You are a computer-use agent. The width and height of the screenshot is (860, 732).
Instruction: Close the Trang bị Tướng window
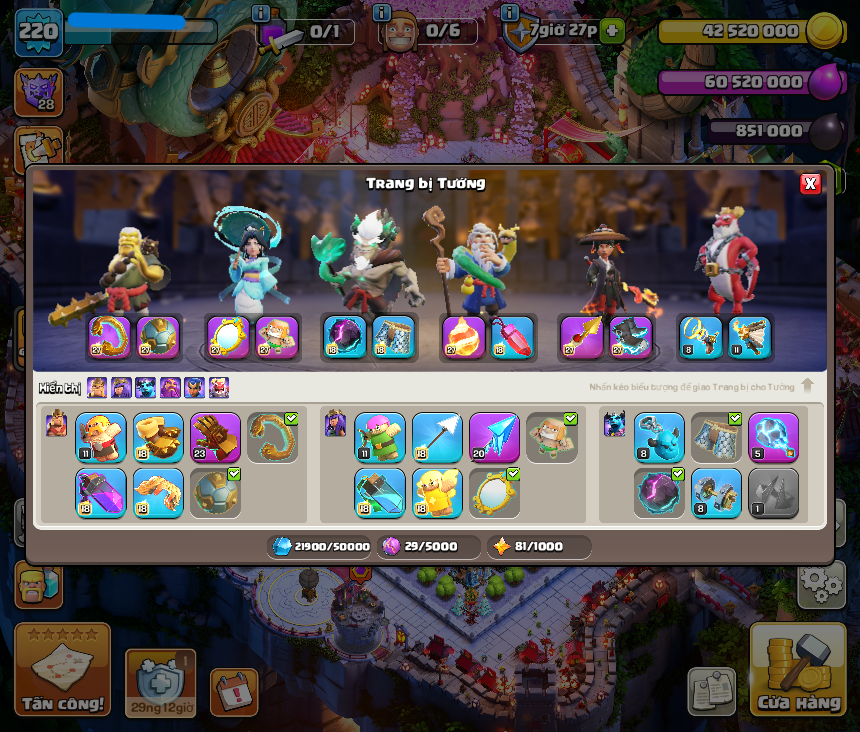(810, 183)
